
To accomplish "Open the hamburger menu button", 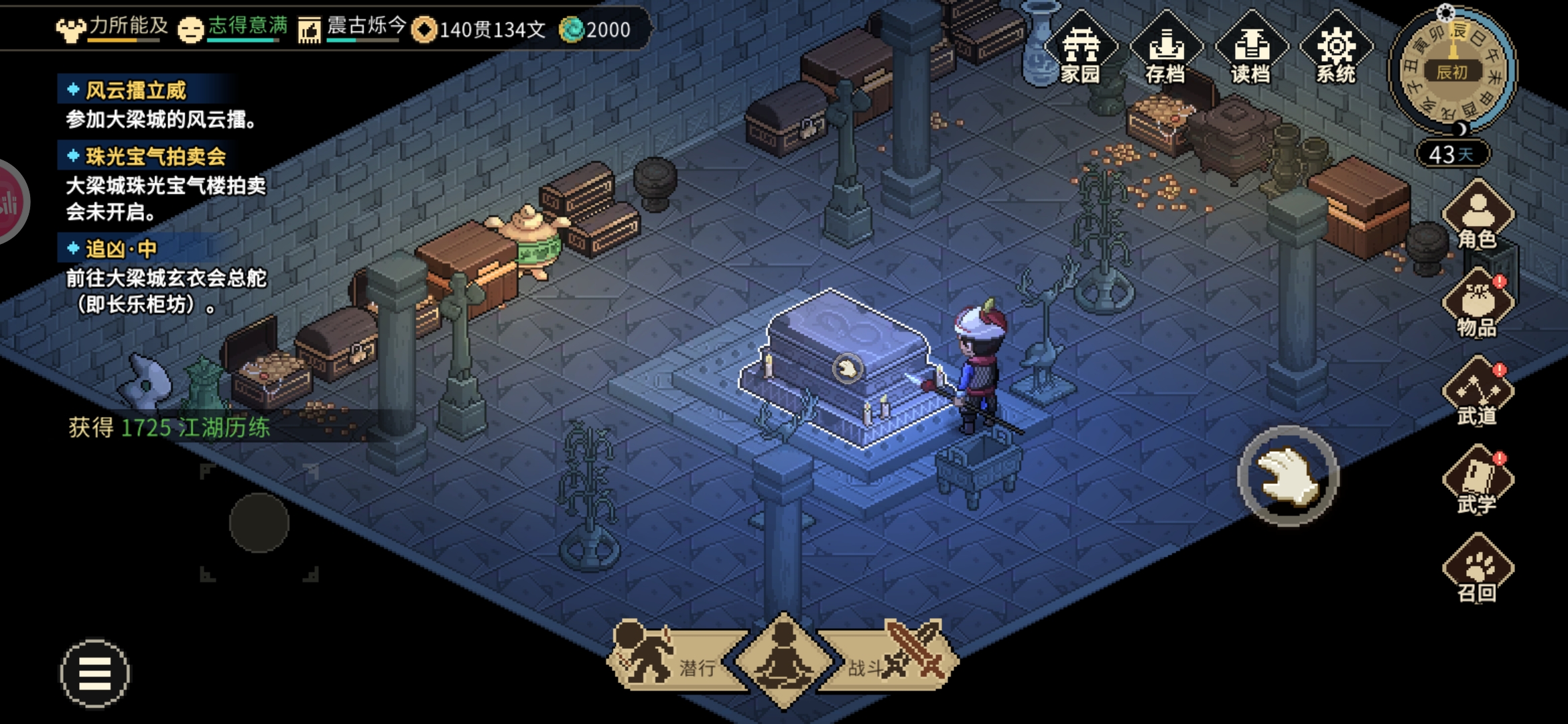I will (95, 673).
